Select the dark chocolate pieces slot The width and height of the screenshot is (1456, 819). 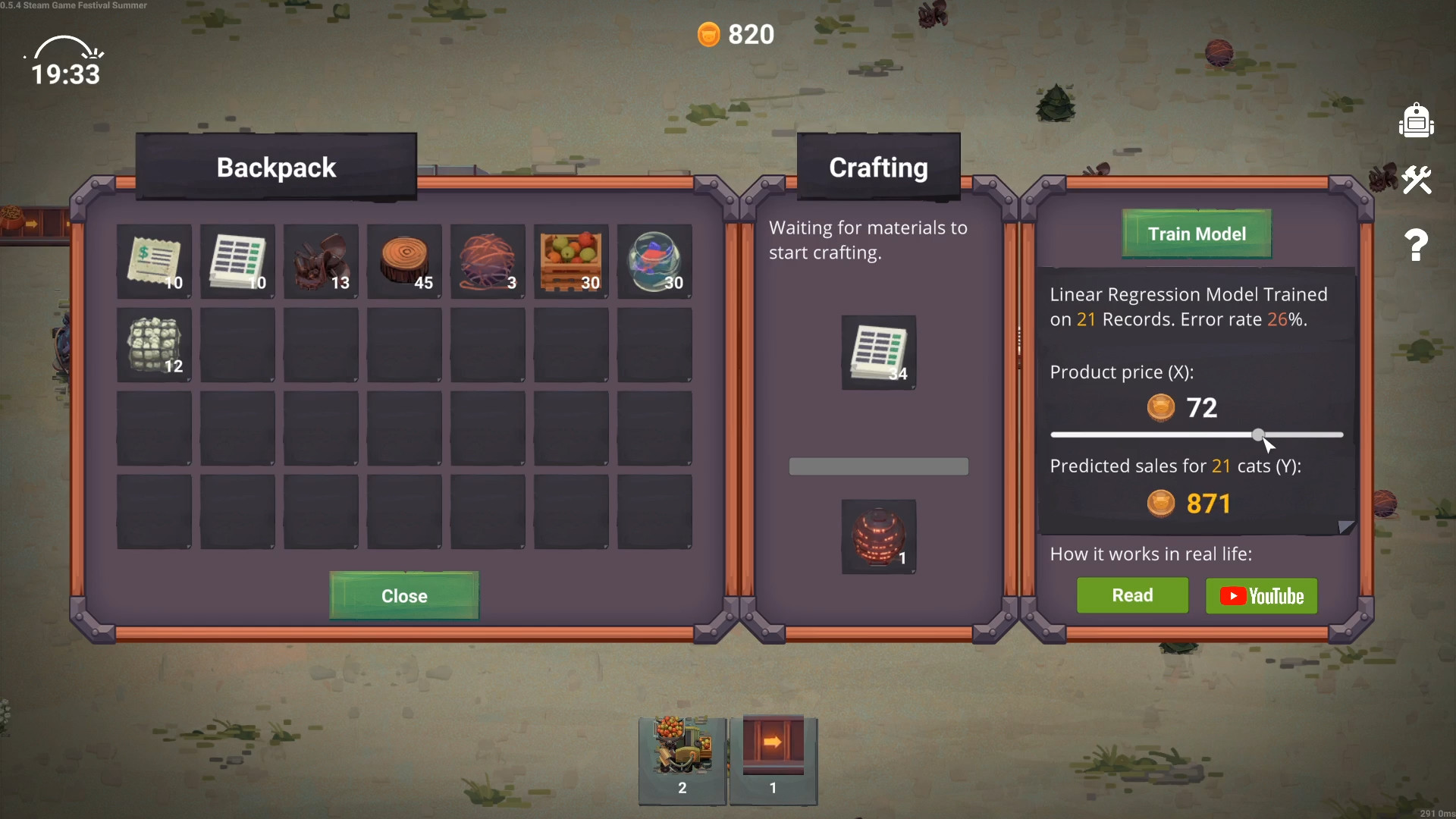click(x=322, y=262)
